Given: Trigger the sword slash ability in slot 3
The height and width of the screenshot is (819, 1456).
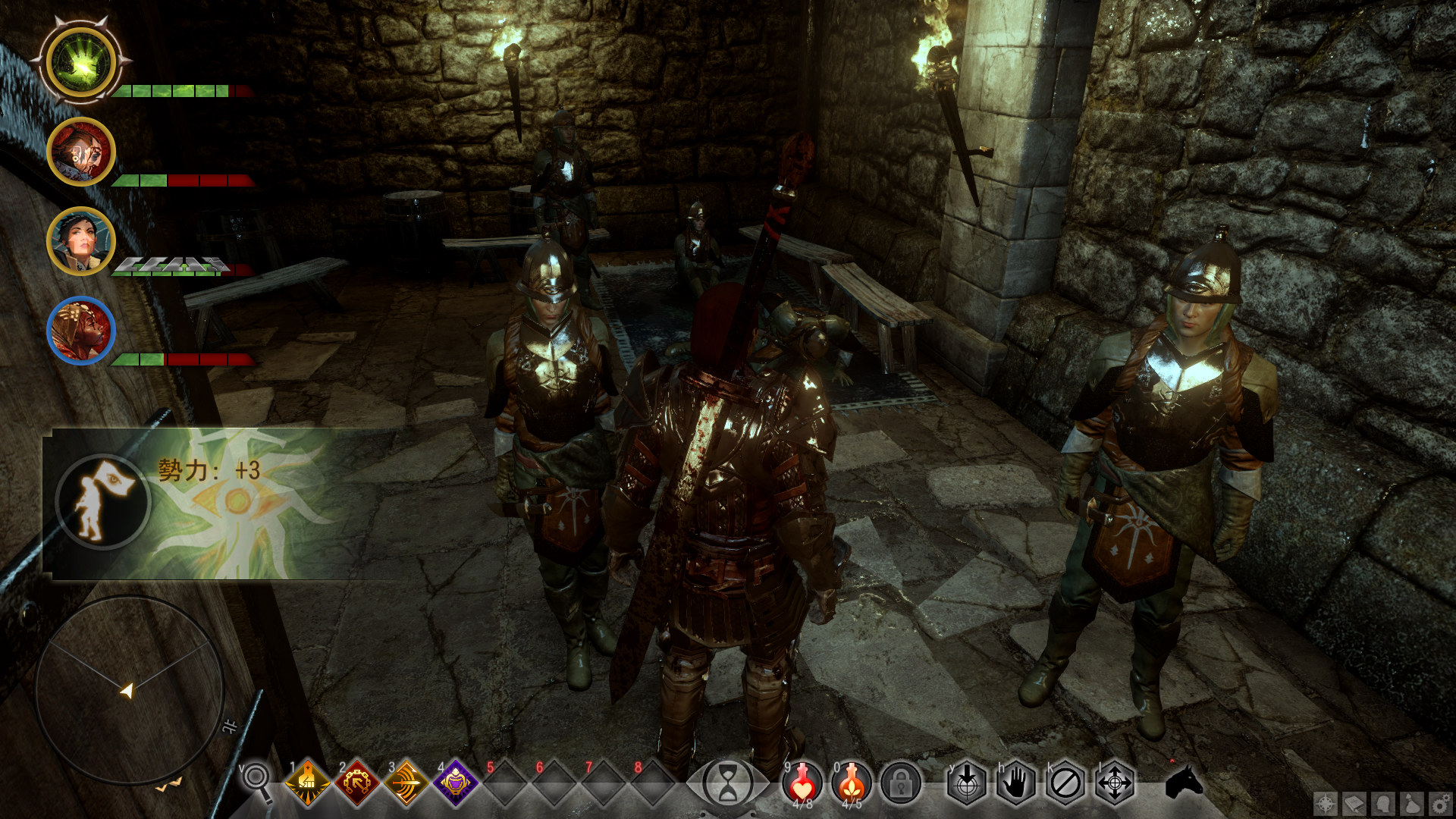Looking at the screenshot, I should 406,783.
